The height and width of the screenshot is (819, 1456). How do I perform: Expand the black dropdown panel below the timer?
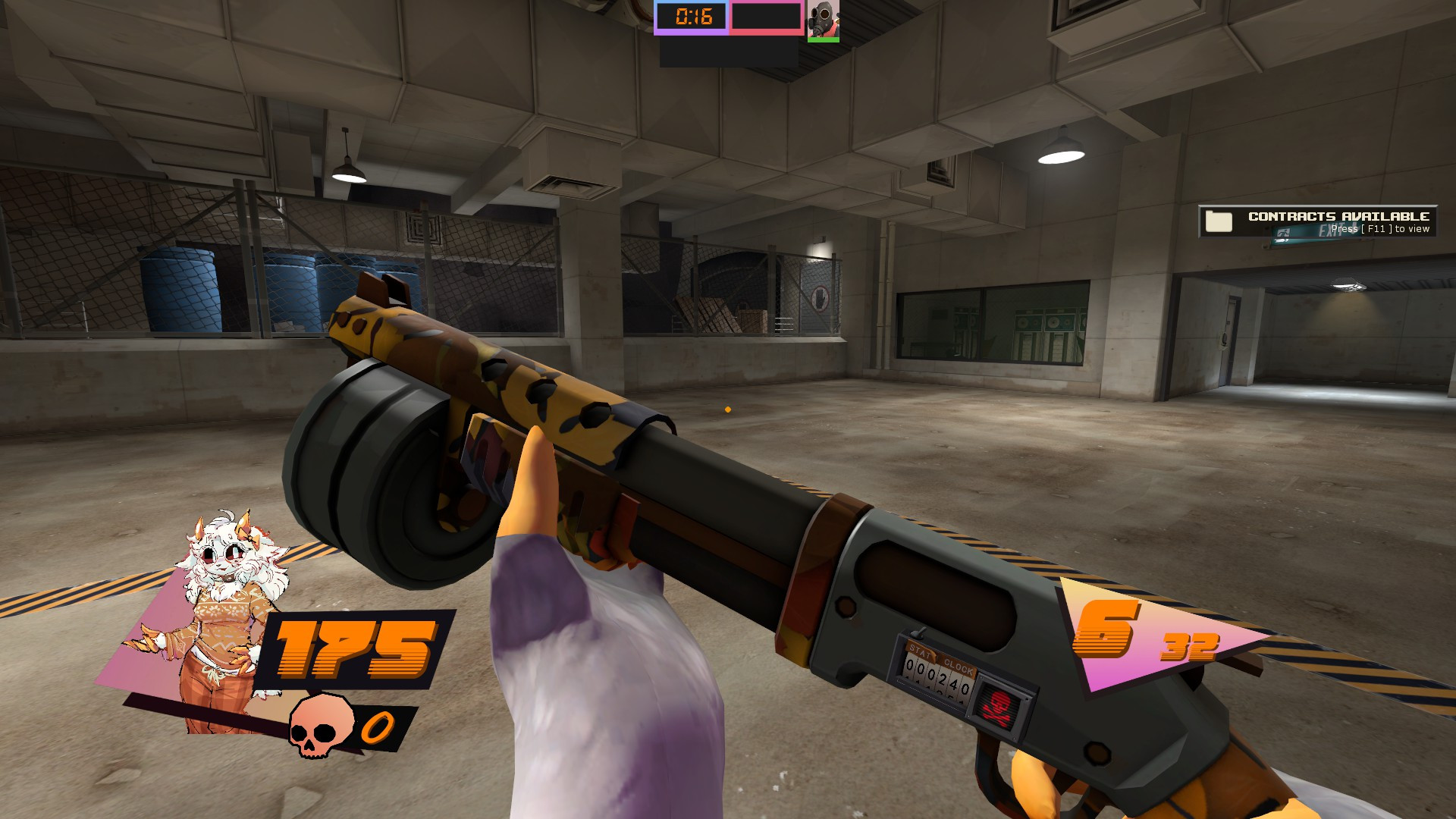728,53
